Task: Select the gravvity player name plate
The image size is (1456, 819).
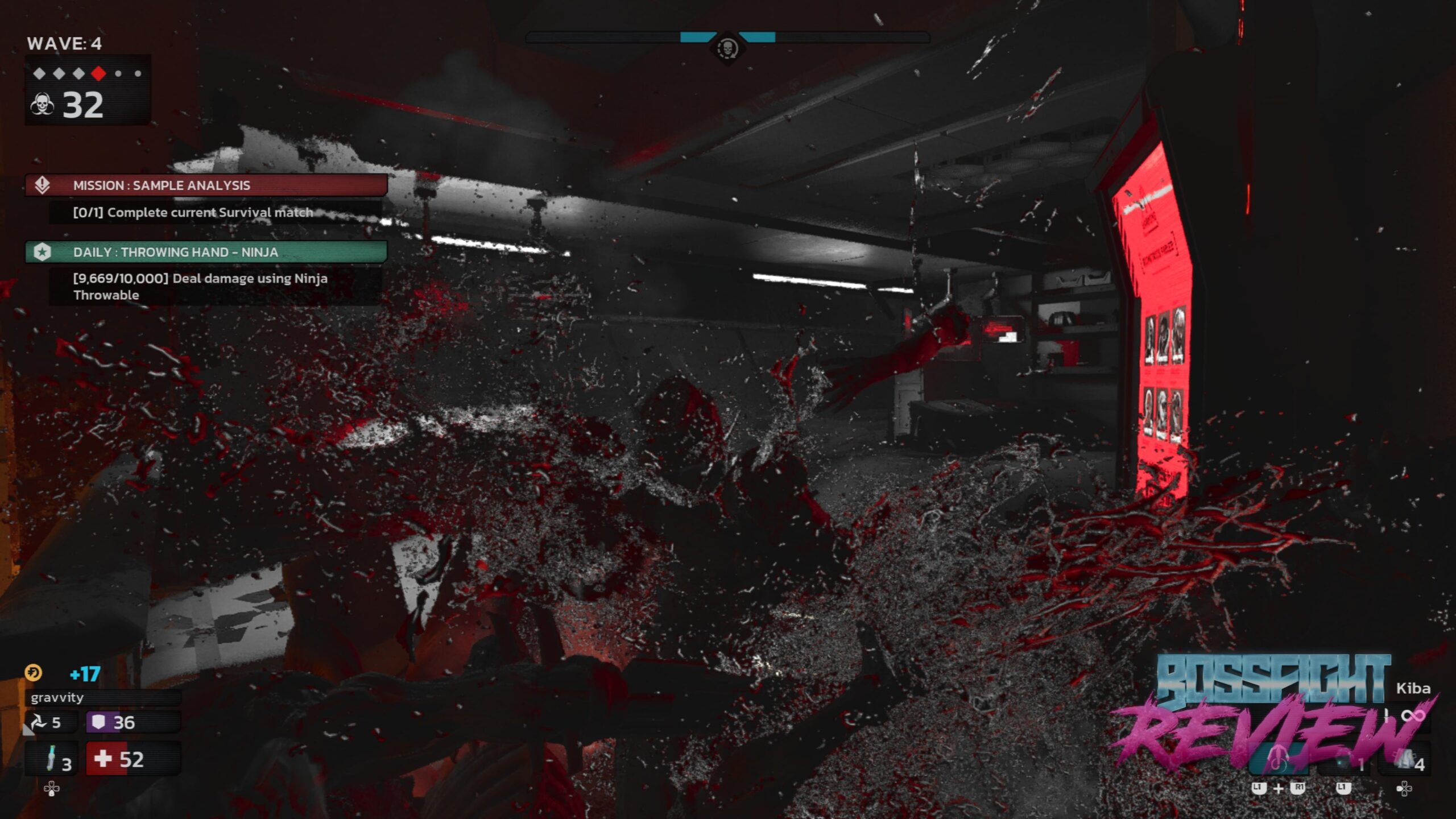Action: 102,697
